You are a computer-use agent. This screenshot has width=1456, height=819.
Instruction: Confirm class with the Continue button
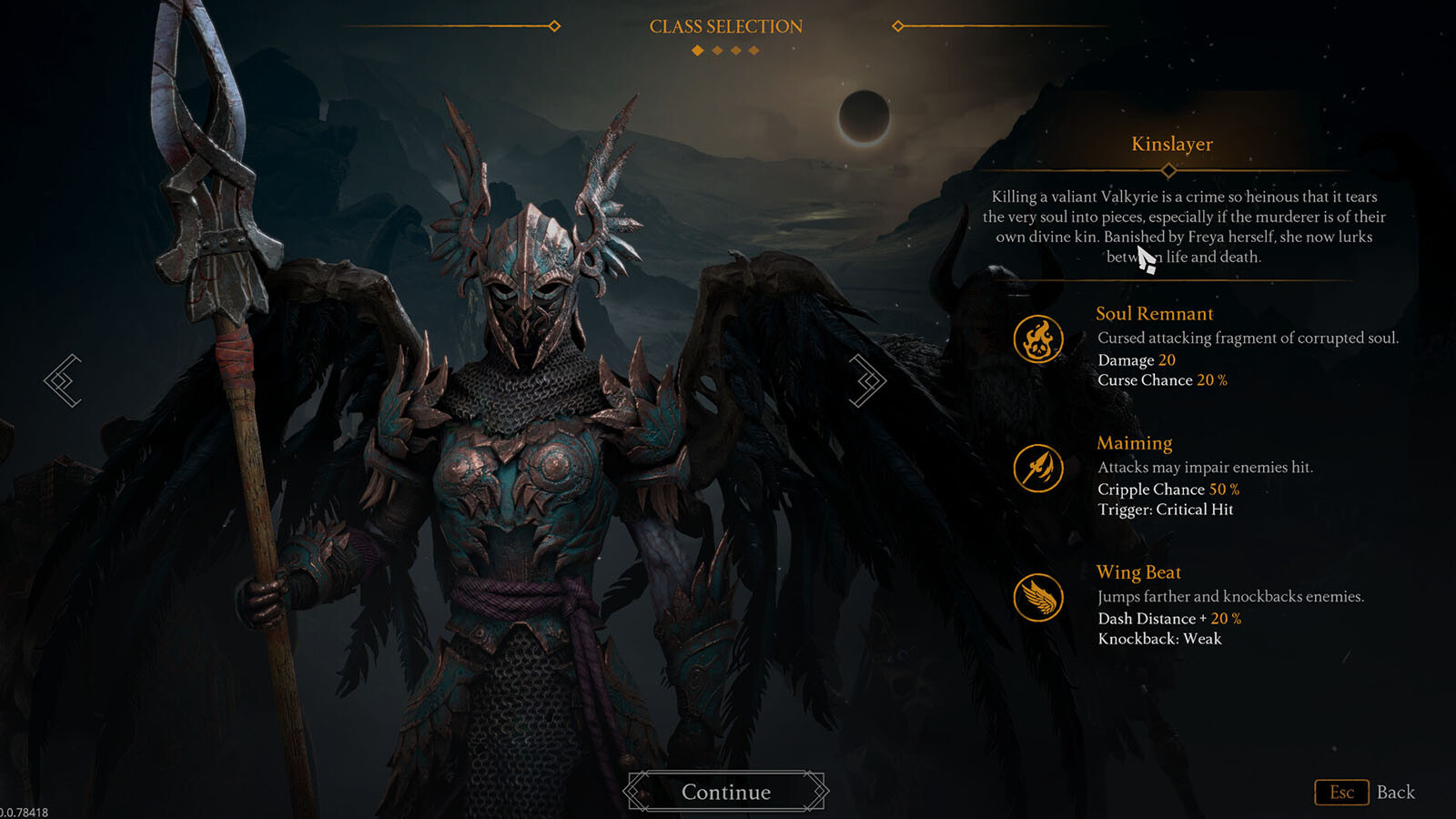[726, 792]
